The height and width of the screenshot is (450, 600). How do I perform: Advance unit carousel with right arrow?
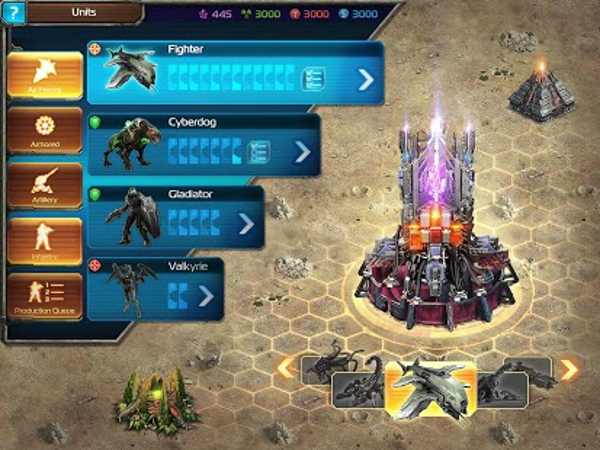coord(569,370)
